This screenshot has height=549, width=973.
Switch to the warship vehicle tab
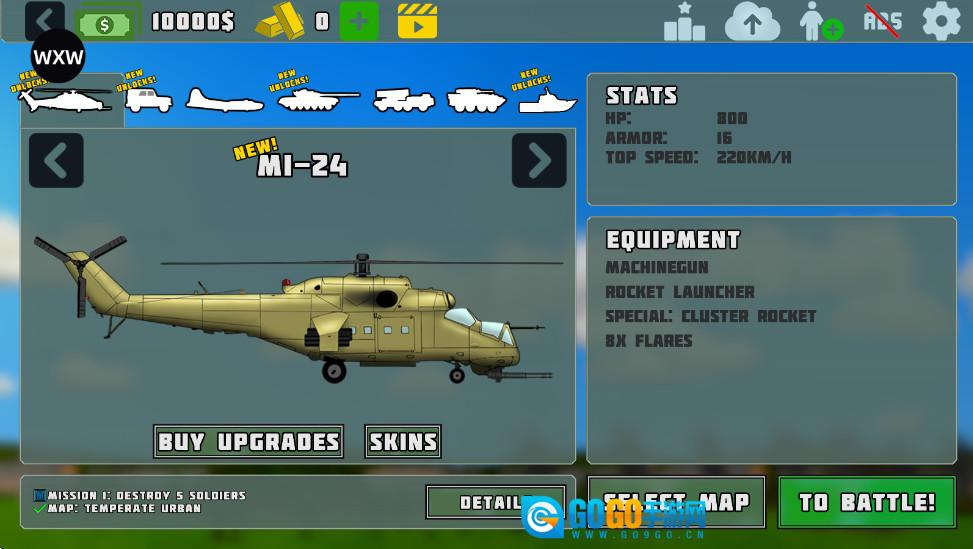coord(547,100)
